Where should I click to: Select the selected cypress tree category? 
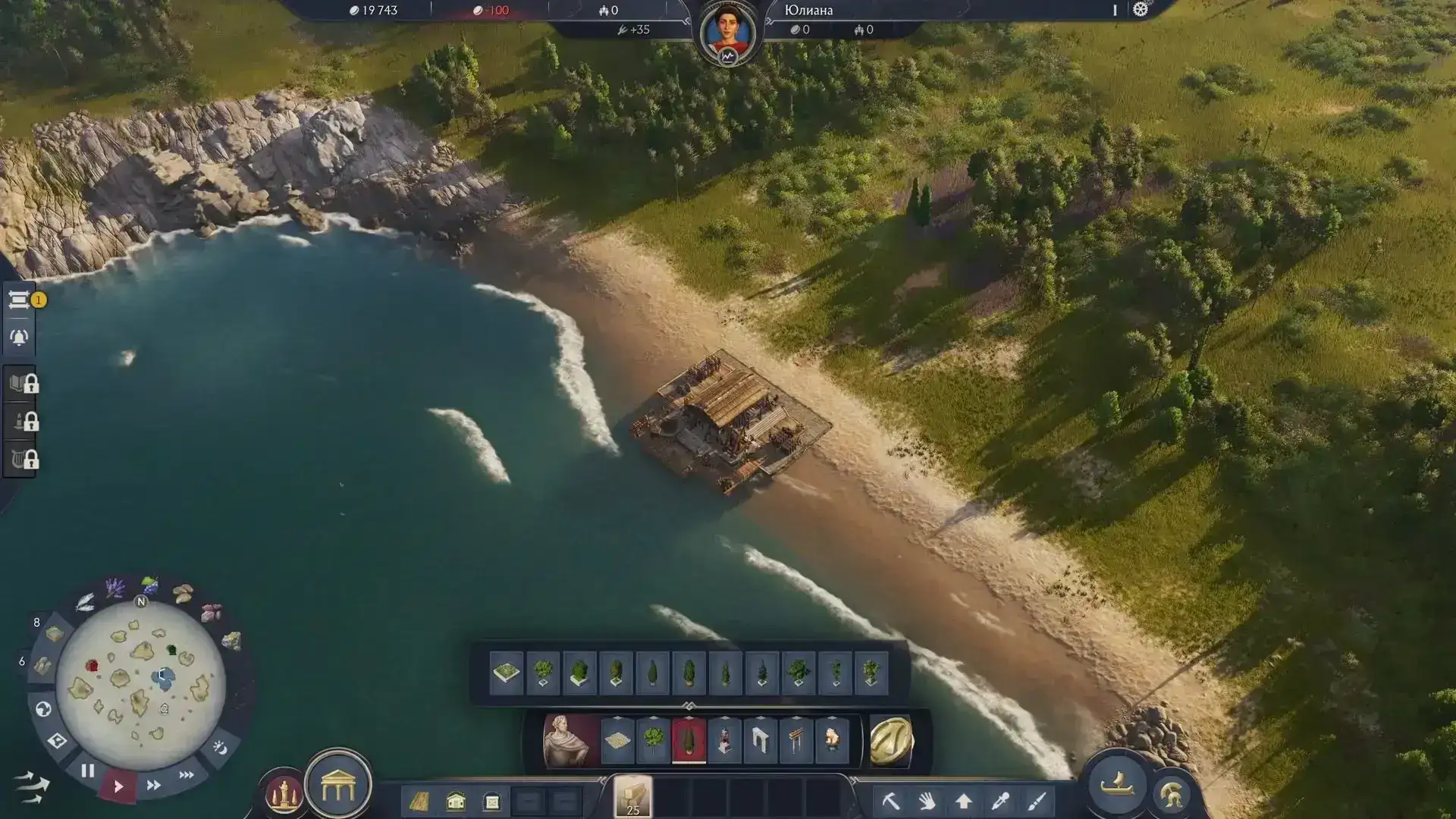click(689, 739)
